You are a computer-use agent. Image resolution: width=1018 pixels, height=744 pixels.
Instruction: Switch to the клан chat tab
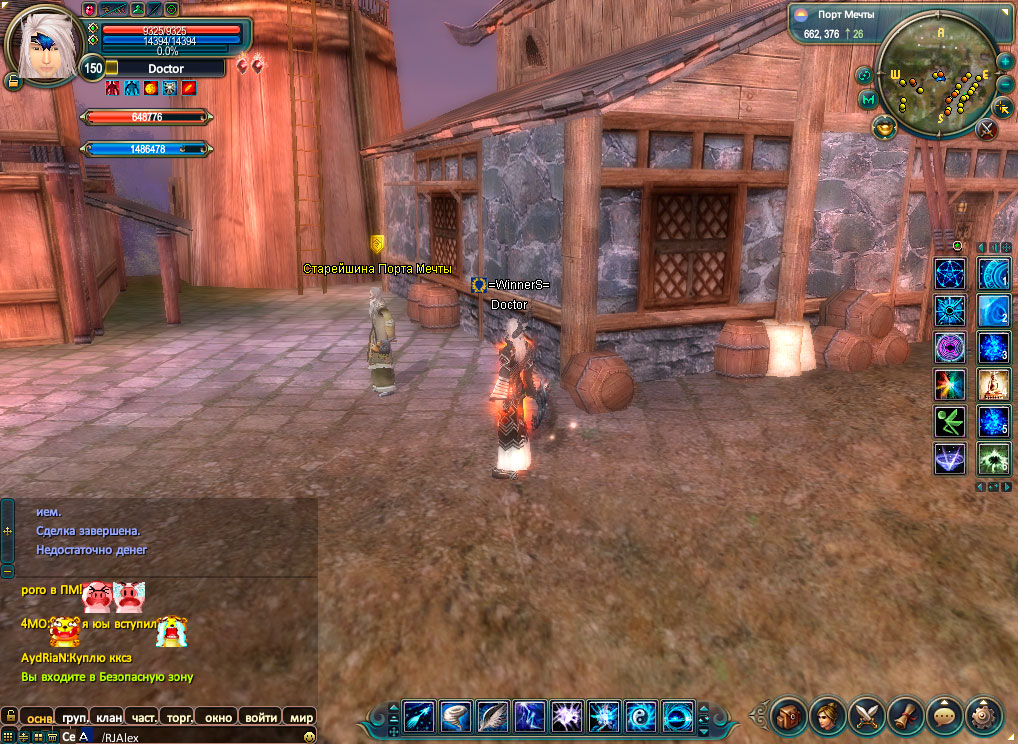tap(109, 717)
